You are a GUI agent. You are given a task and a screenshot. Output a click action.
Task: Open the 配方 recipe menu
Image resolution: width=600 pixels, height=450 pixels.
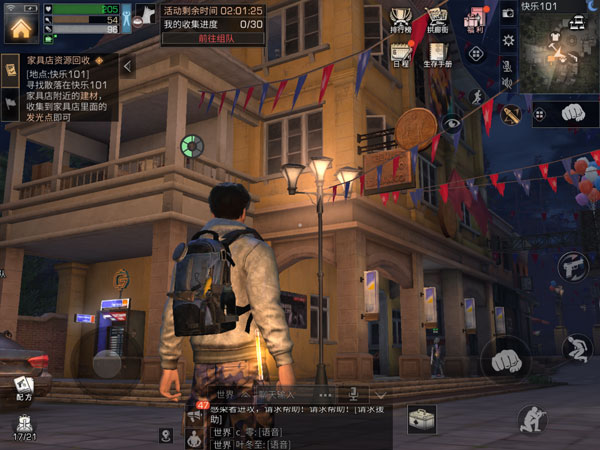pyautogui.click(x=23, y=388)
